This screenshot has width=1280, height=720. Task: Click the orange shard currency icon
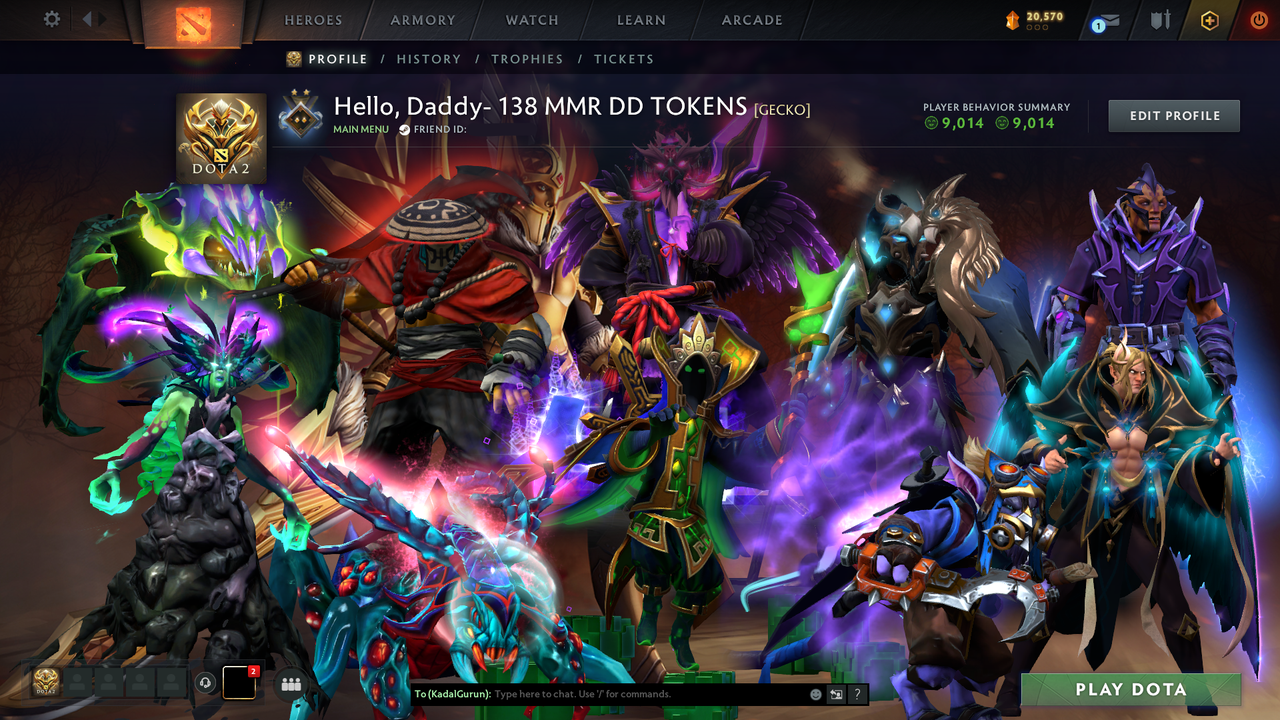[x=1012, y=18]
